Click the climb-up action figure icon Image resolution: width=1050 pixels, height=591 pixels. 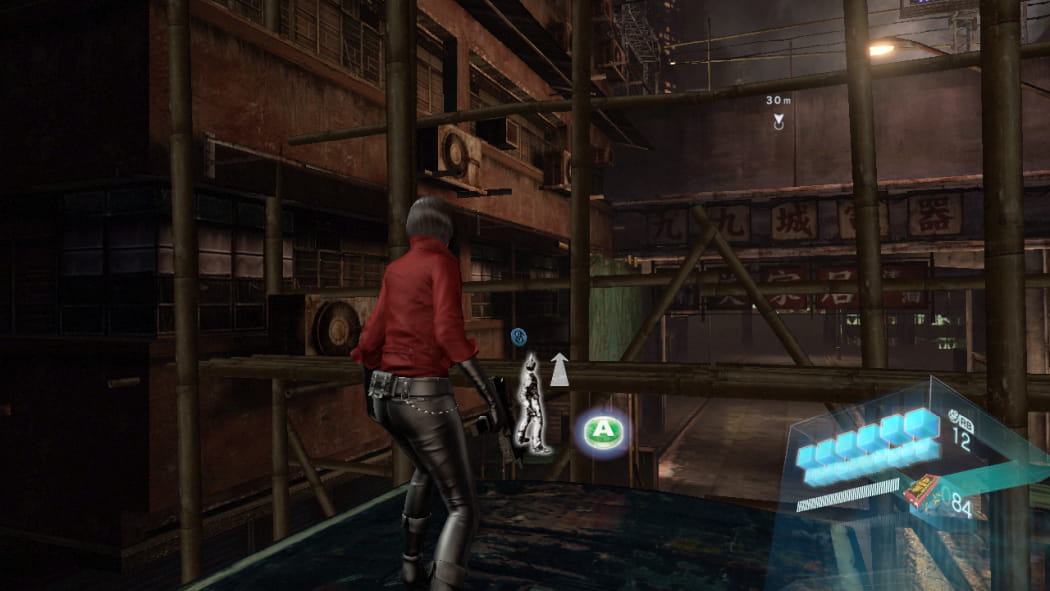pyautogui.click(x=534, y=403)
